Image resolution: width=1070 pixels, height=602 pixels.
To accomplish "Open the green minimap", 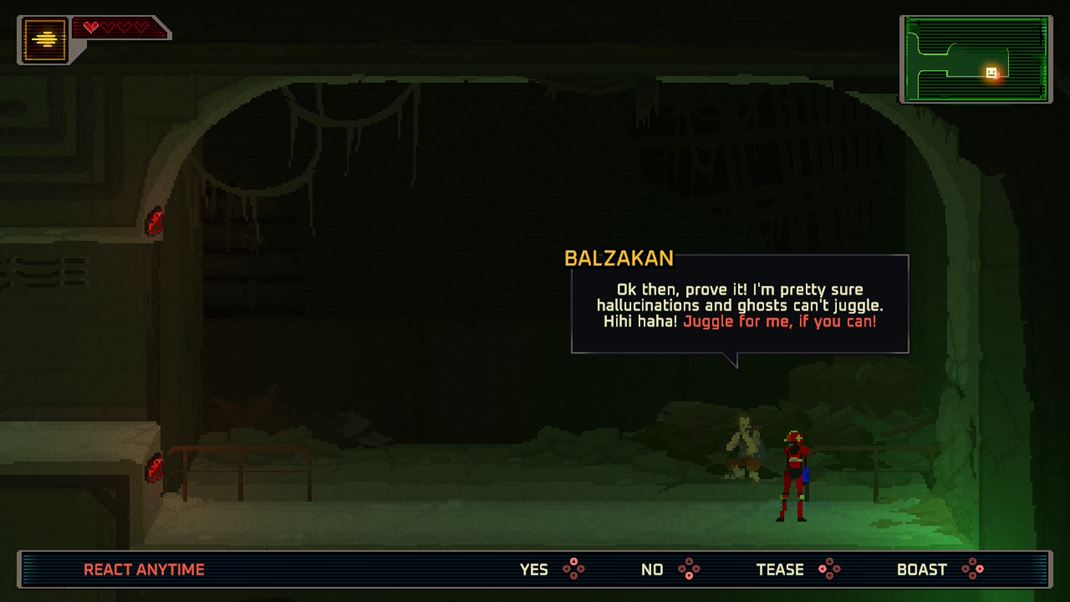I will coord(975,59).
